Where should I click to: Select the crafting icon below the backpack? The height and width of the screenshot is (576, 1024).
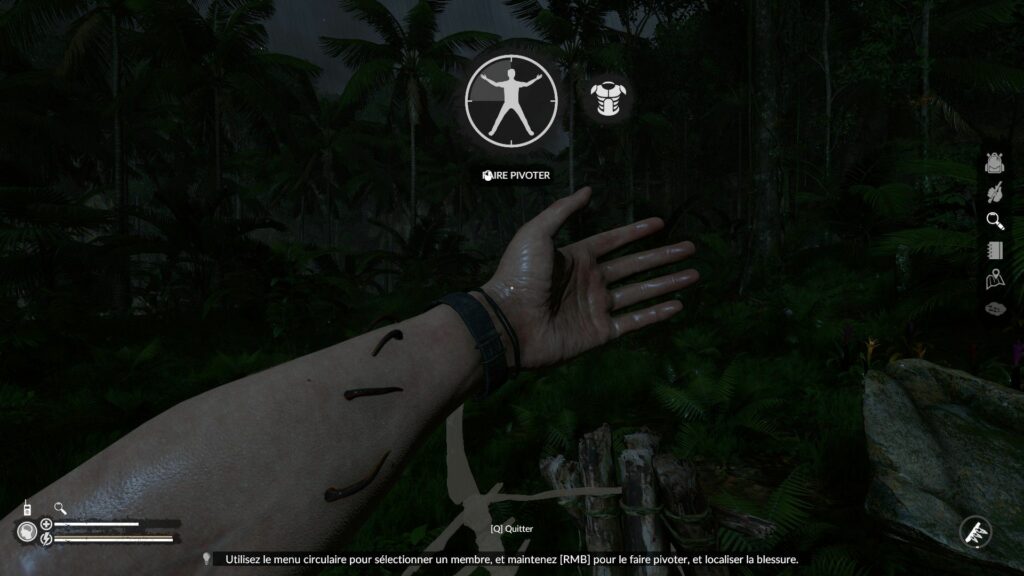tap(994, 191)
